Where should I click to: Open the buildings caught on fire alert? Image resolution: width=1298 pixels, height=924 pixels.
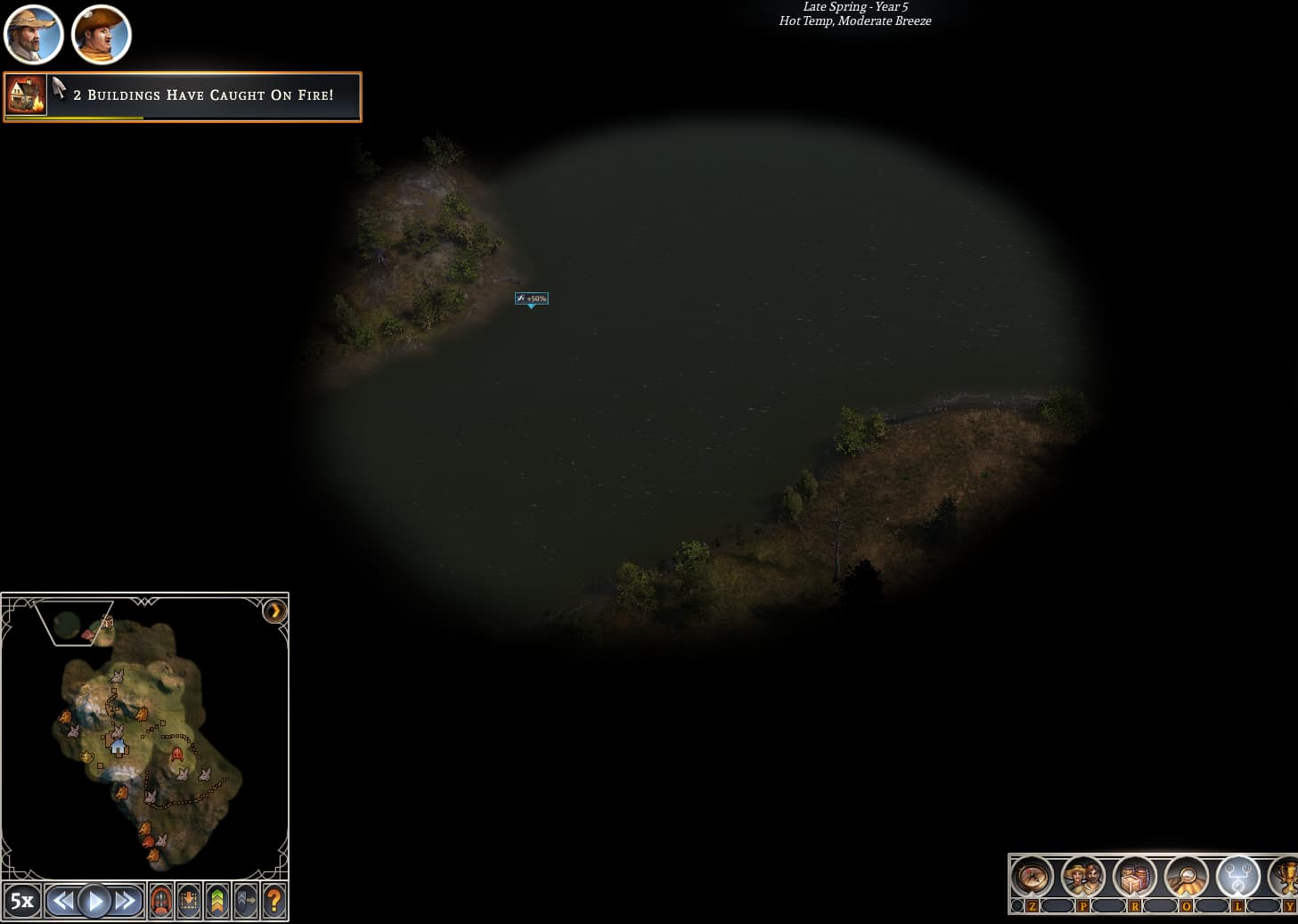click(x=183, y=96)
